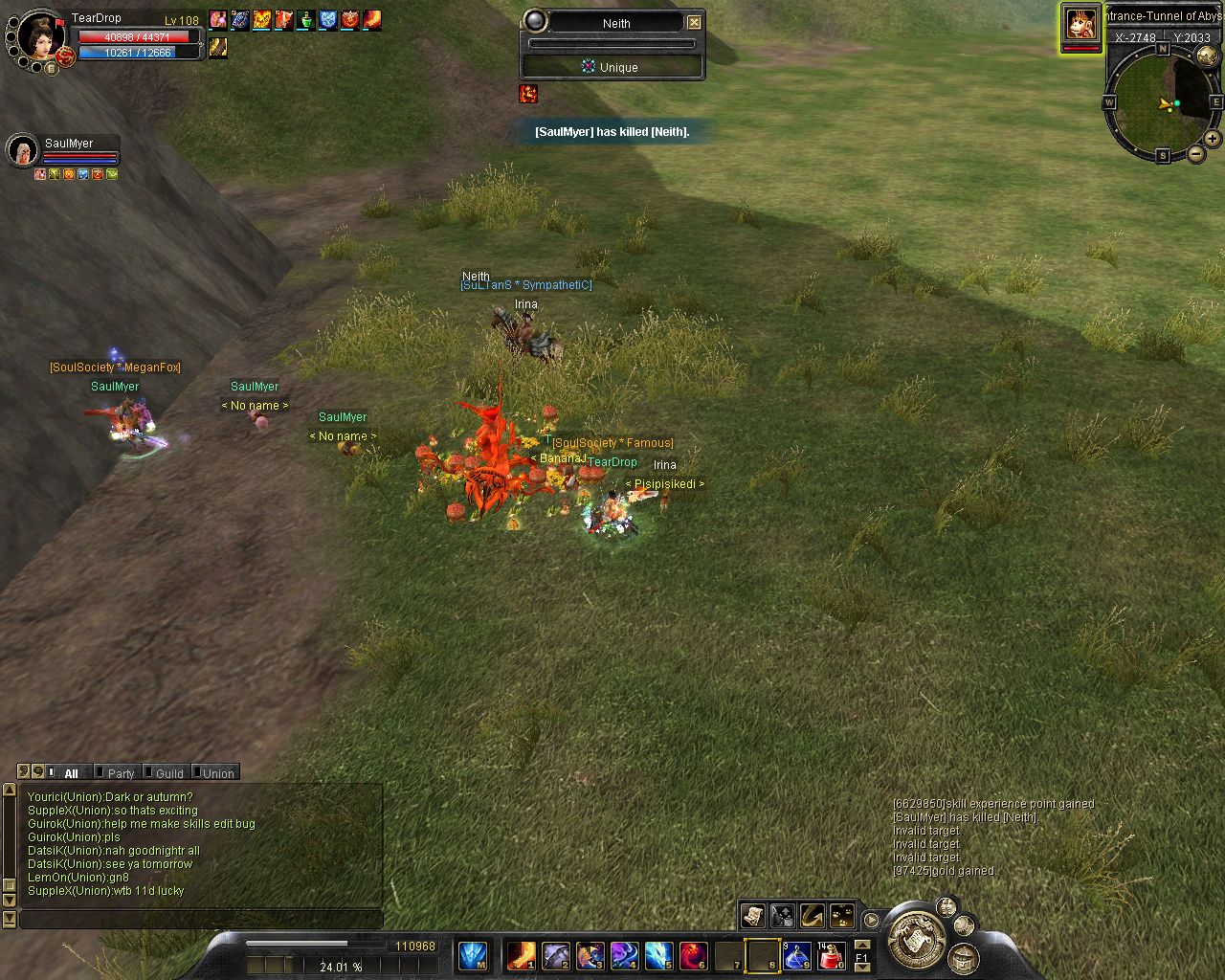Click the chat message input box
This screenshot has width=1225, height=980.
pos(201,920)
